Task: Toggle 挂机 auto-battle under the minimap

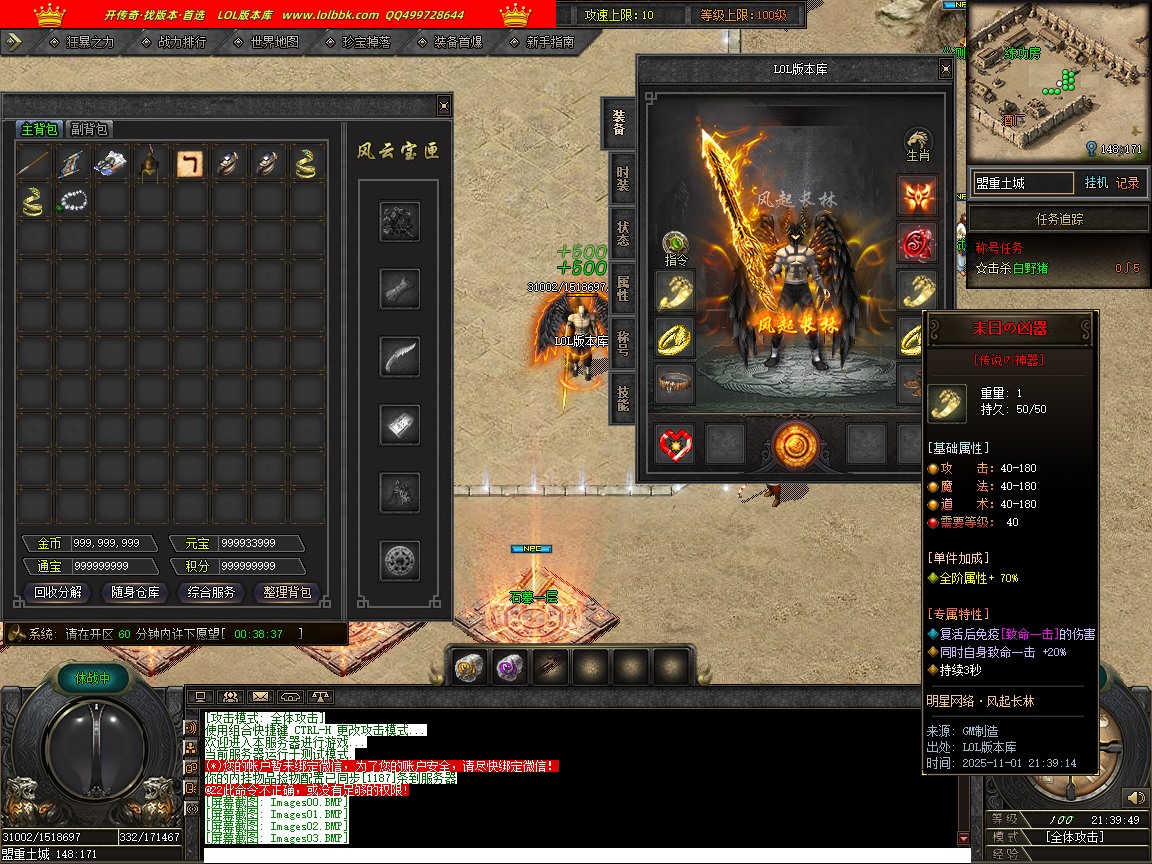Action: tap(1096, 183)
